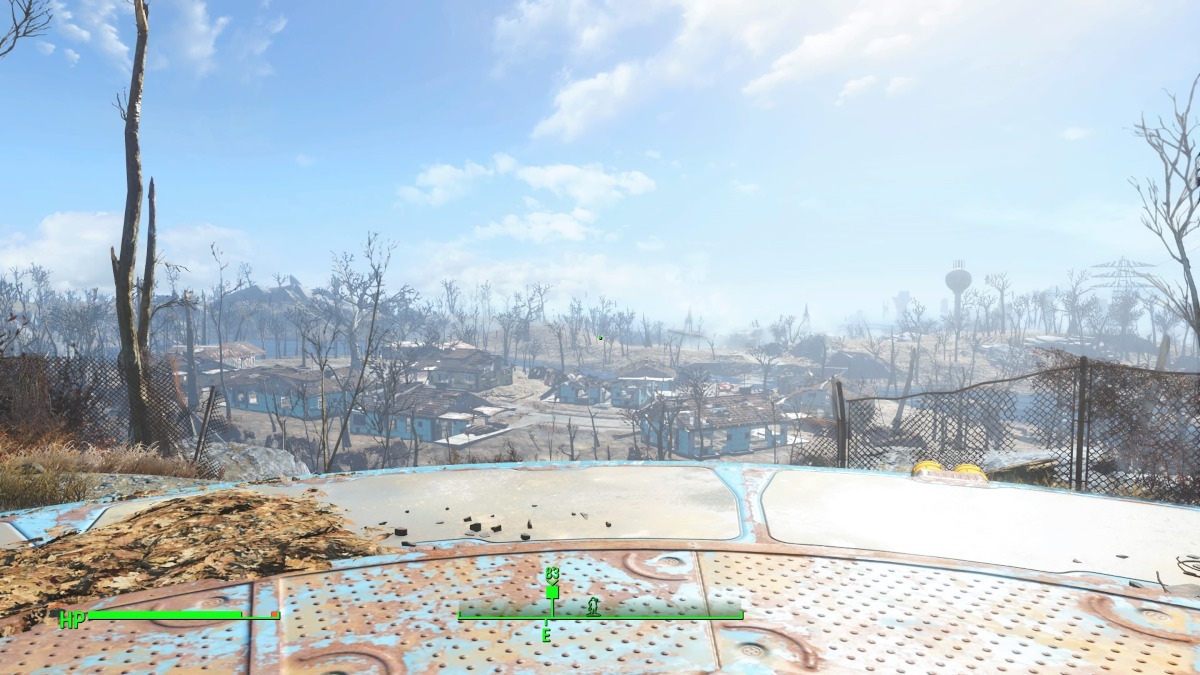The width and height of the screenshot is (1200, 675).
Task: Click the square quest marker on the compass
Action: [x=552, y=592]
